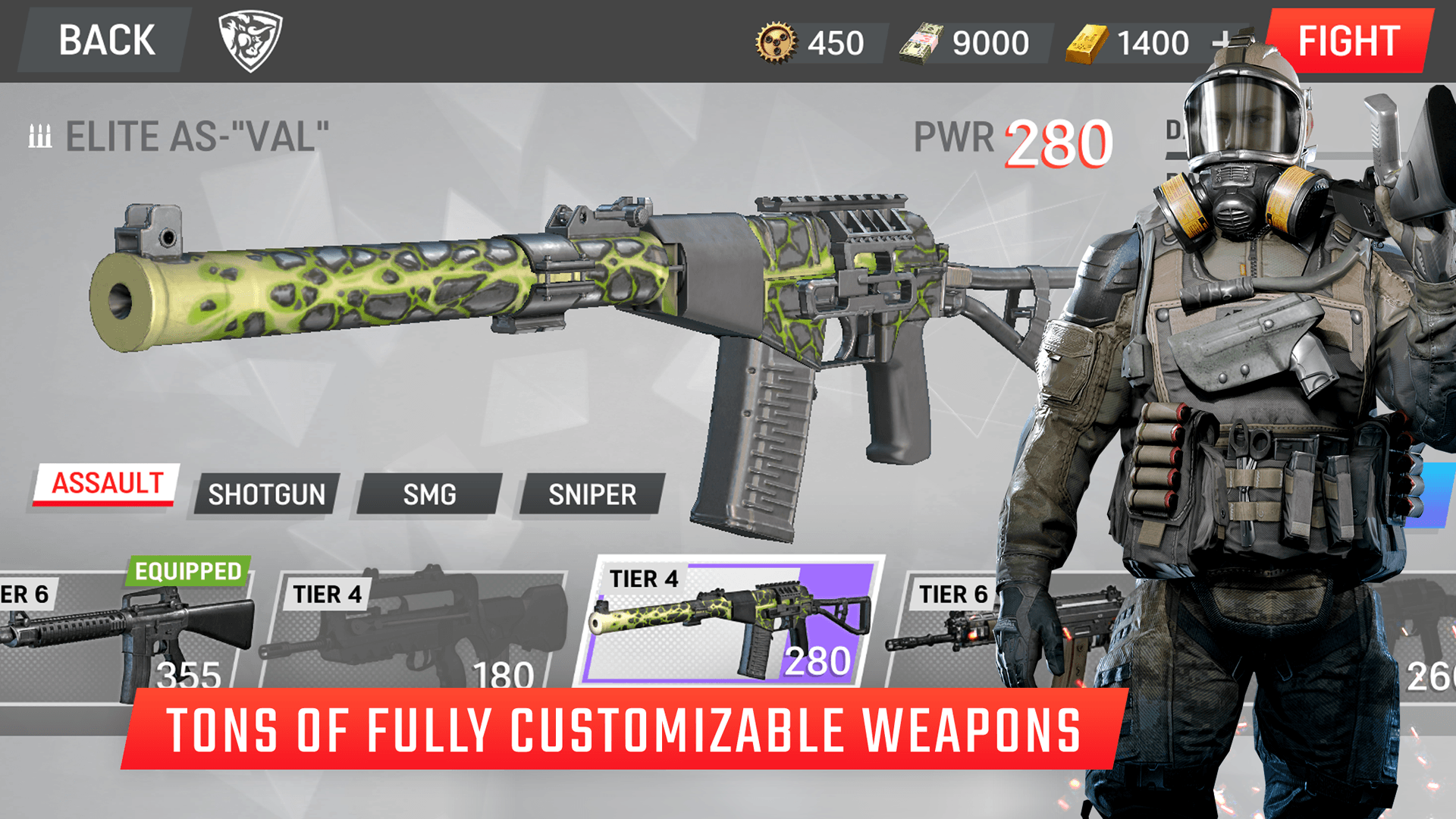Click the ammo icon beside the weapon name
1456x819 pixels.
39,136
